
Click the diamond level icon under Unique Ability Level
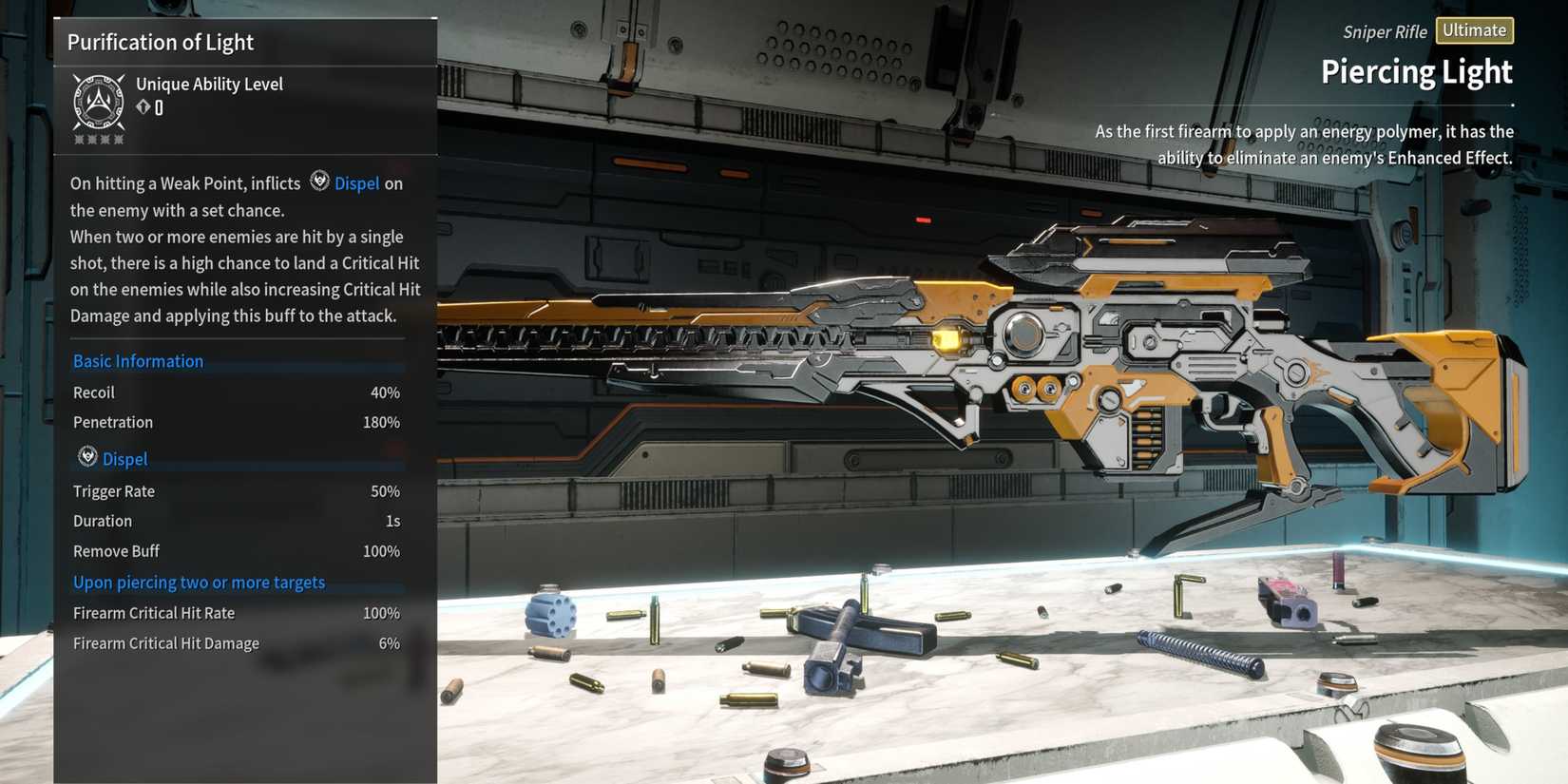142,106
